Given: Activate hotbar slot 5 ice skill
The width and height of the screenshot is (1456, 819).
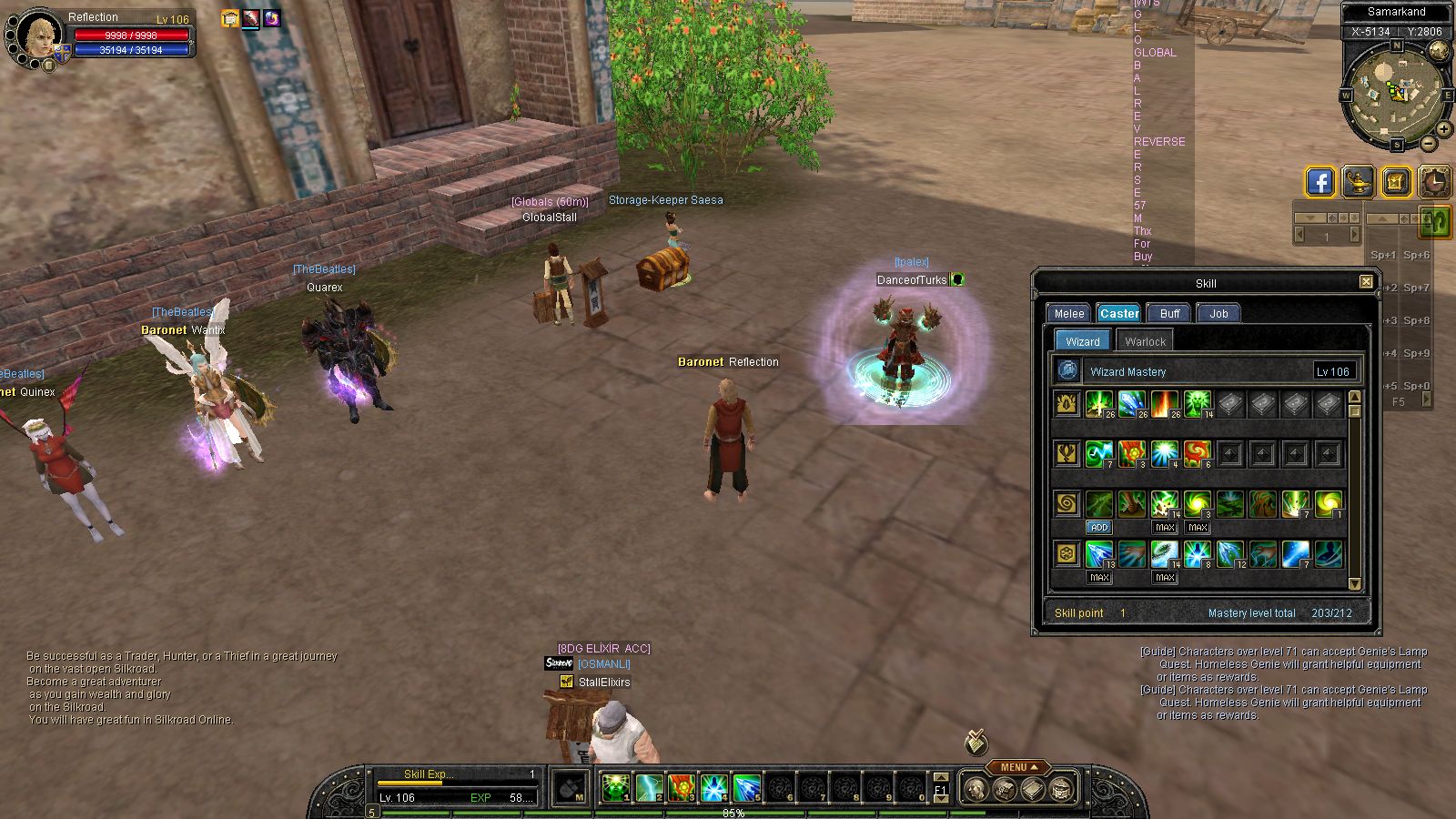Looking at the screenshot, I should coord(747,787).
